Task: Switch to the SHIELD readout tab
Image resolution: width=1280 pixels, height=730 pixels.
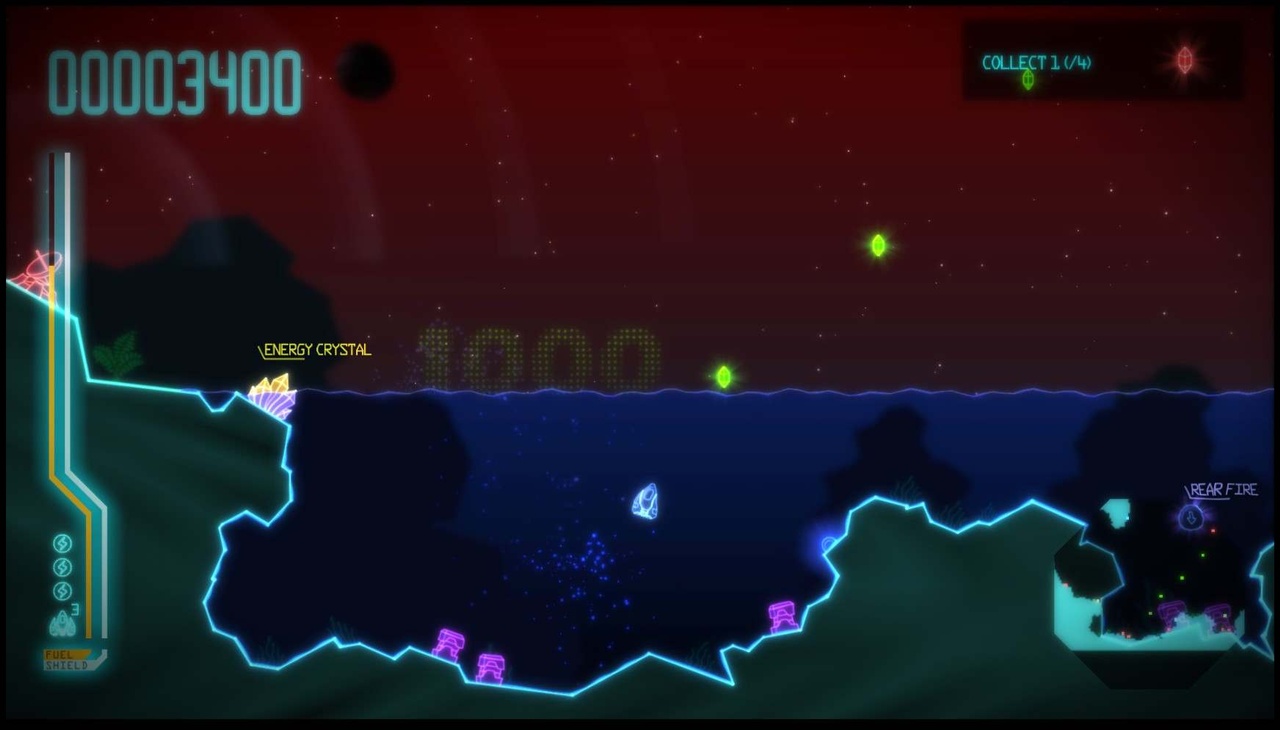Action: (68, 663)
